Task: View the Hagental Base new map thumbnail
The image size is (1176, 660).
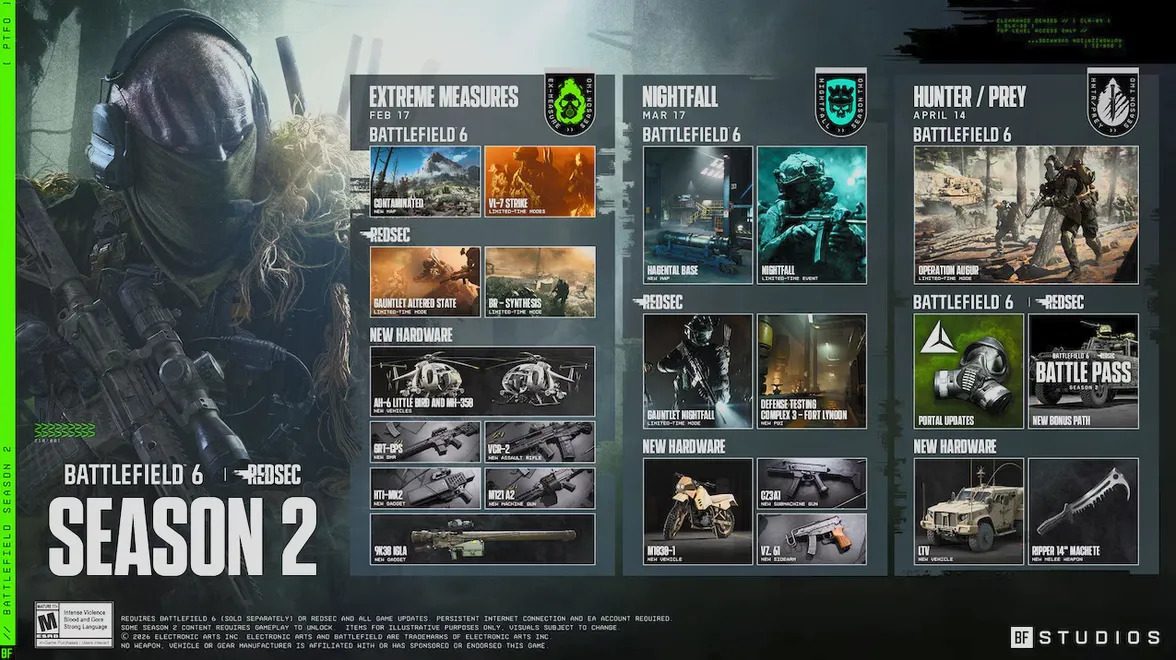Action: click(x=698, y=215)
